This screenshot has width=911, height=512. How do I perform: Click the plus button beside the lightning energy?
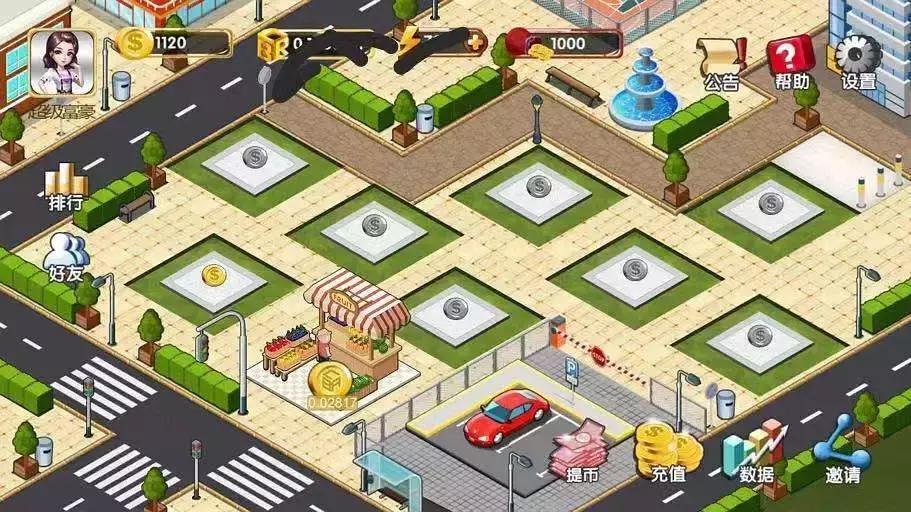pyautogui.click(x=476, y=42)
